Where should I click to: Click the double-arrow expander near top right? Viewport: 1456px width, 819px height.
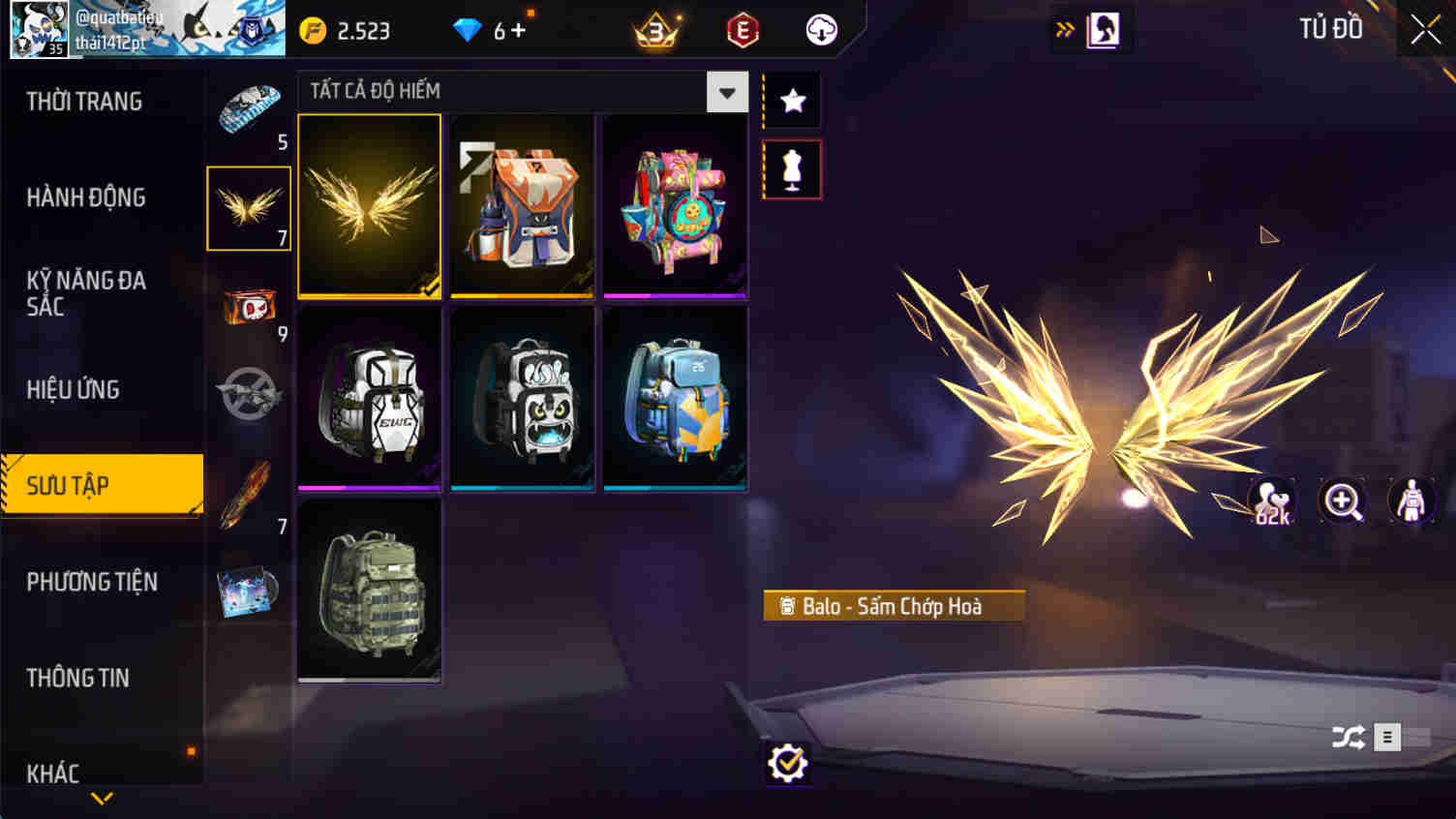click(1064, 29)
